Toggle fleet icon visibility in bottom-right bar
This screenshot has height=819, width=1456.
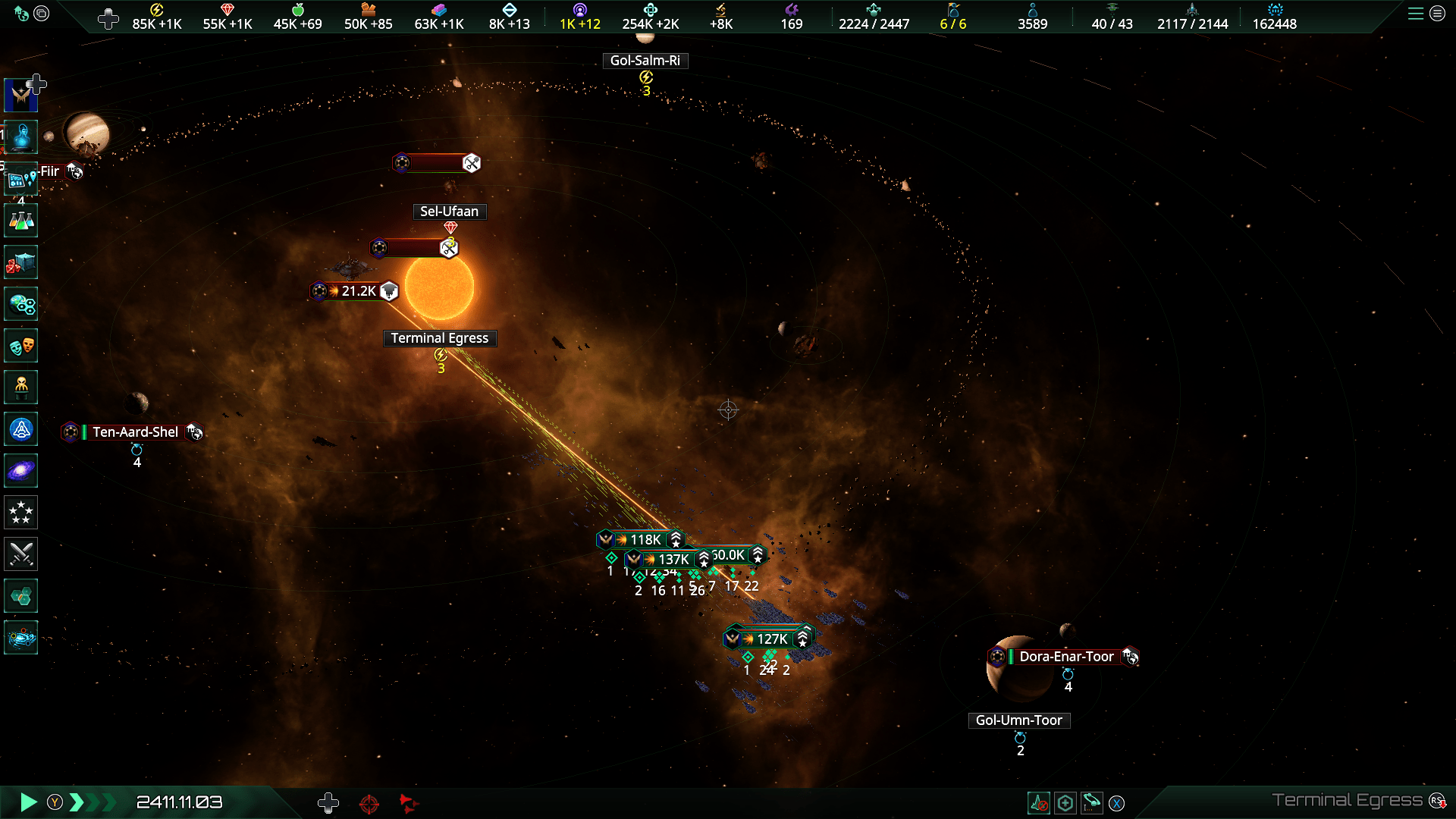pyautogui.click(x=1040, y=802)
